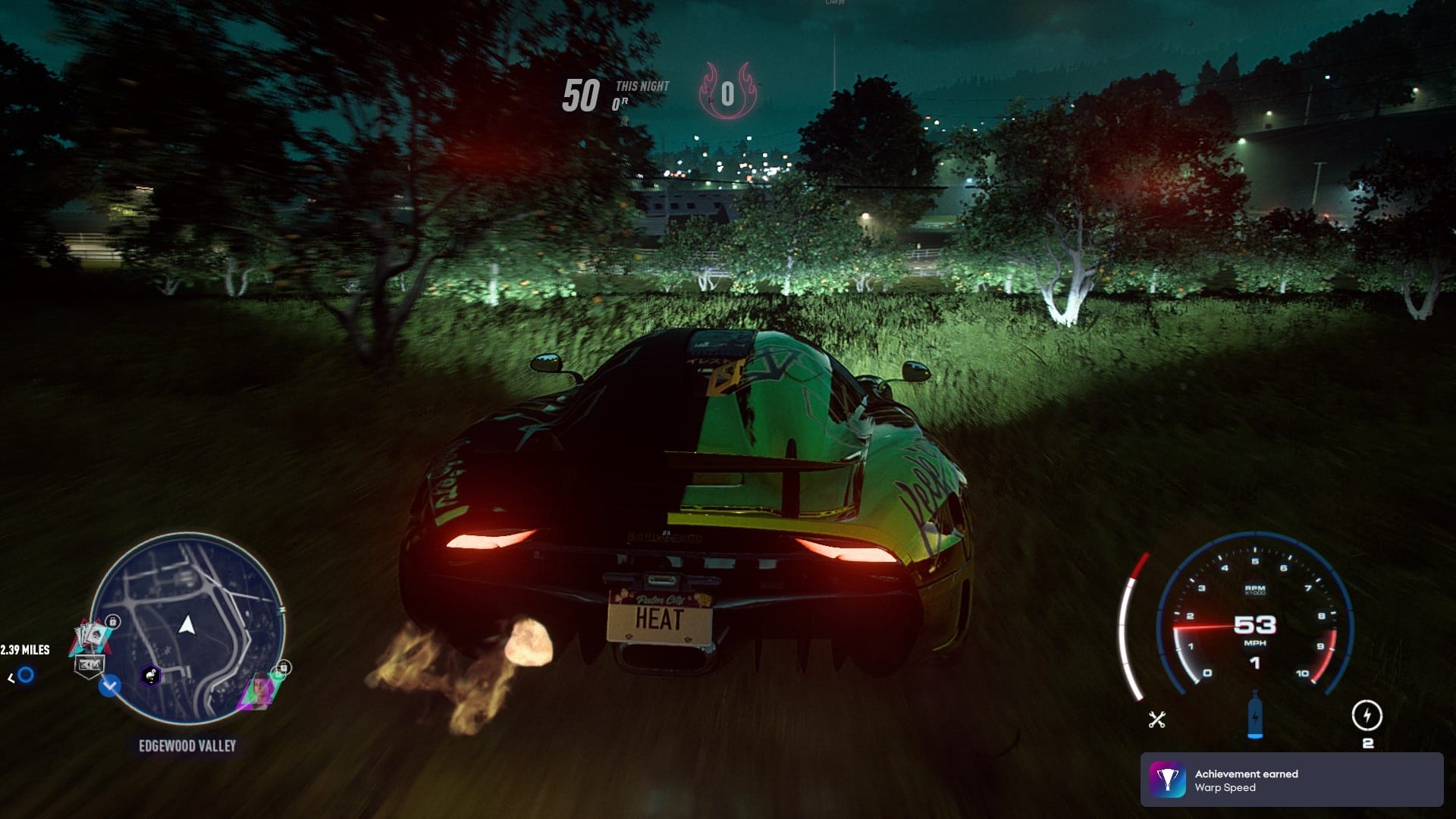Select the EDGEWOOD VALLEY location label
This screenshot has width=1456, height=819.
pos(187,745)
